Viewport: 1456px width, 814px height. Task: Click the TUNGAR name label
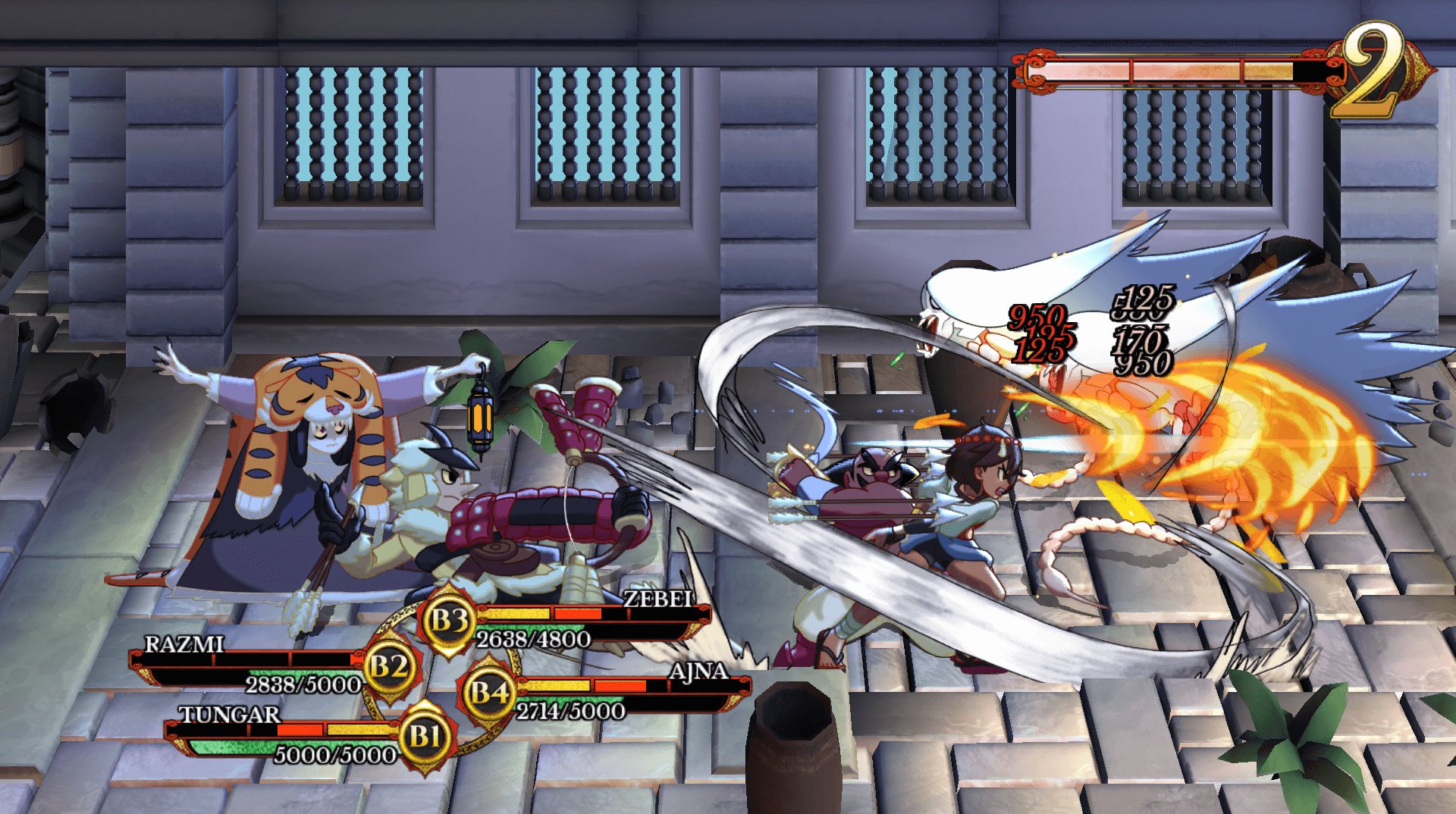tap(228, 712)
